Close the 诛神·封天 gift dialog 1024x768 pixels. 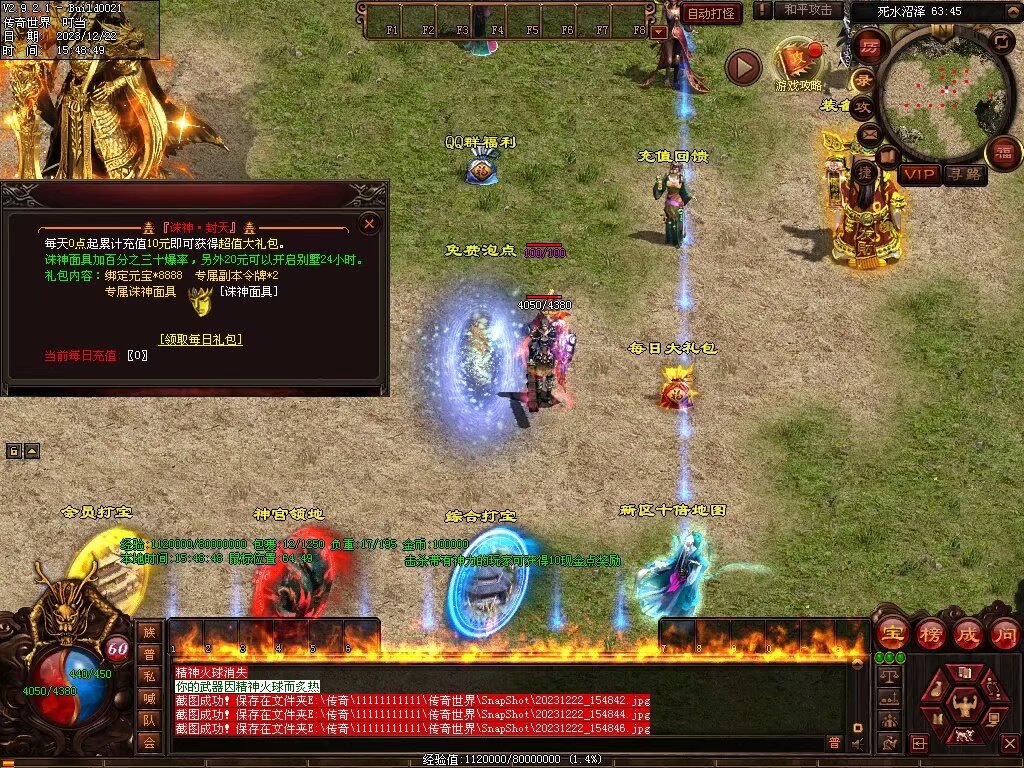[369, 224]
